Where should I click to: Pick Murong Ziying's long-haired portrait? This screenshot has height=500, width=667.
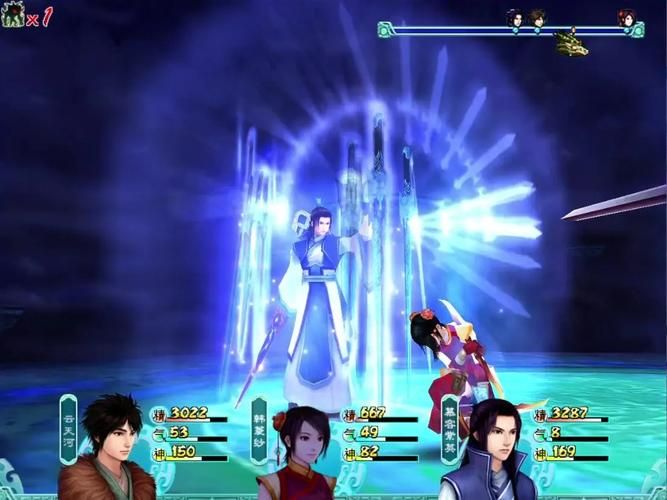(487, 450)
